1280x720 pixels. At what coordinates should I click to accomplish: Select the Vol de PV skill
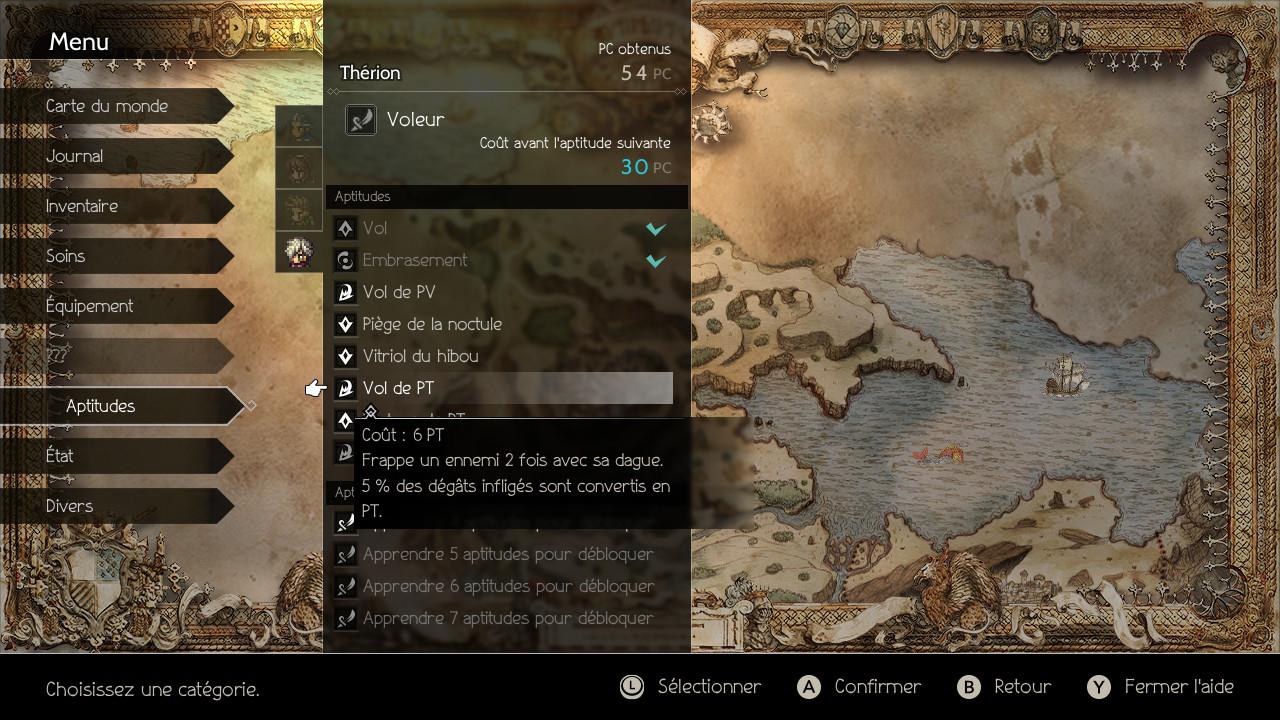[x=500, y=292]
